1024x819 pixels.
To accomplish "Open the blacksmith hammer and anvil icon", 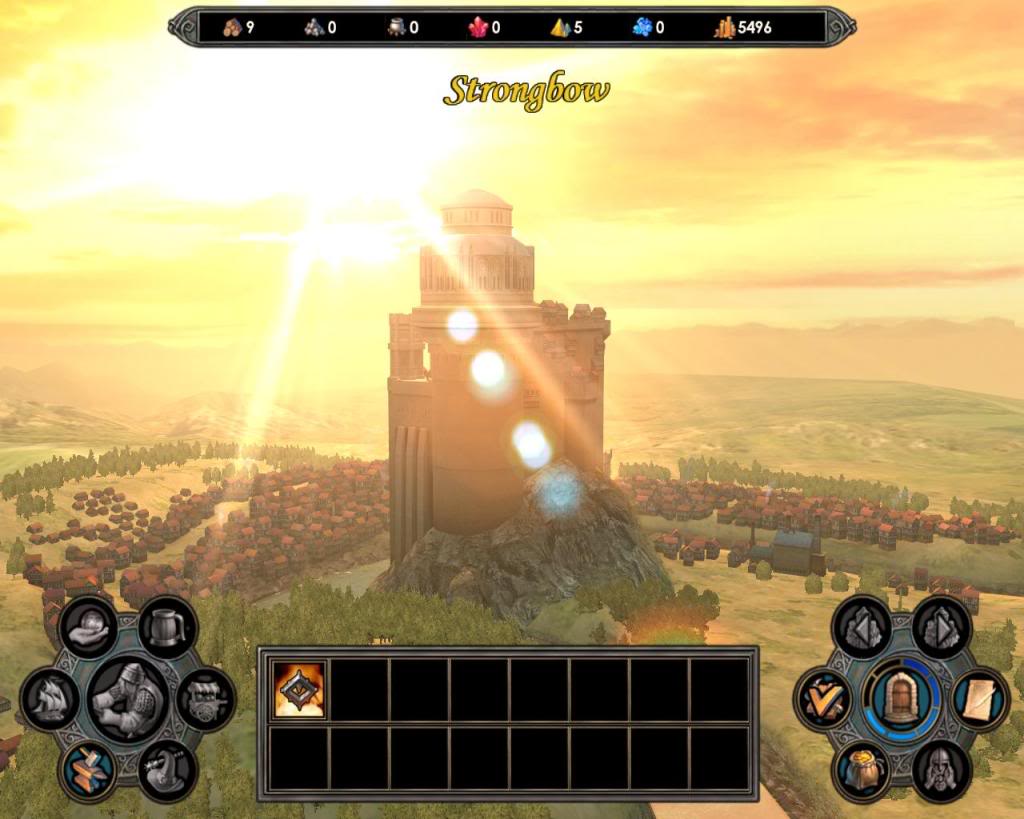I will pos(89,770).
